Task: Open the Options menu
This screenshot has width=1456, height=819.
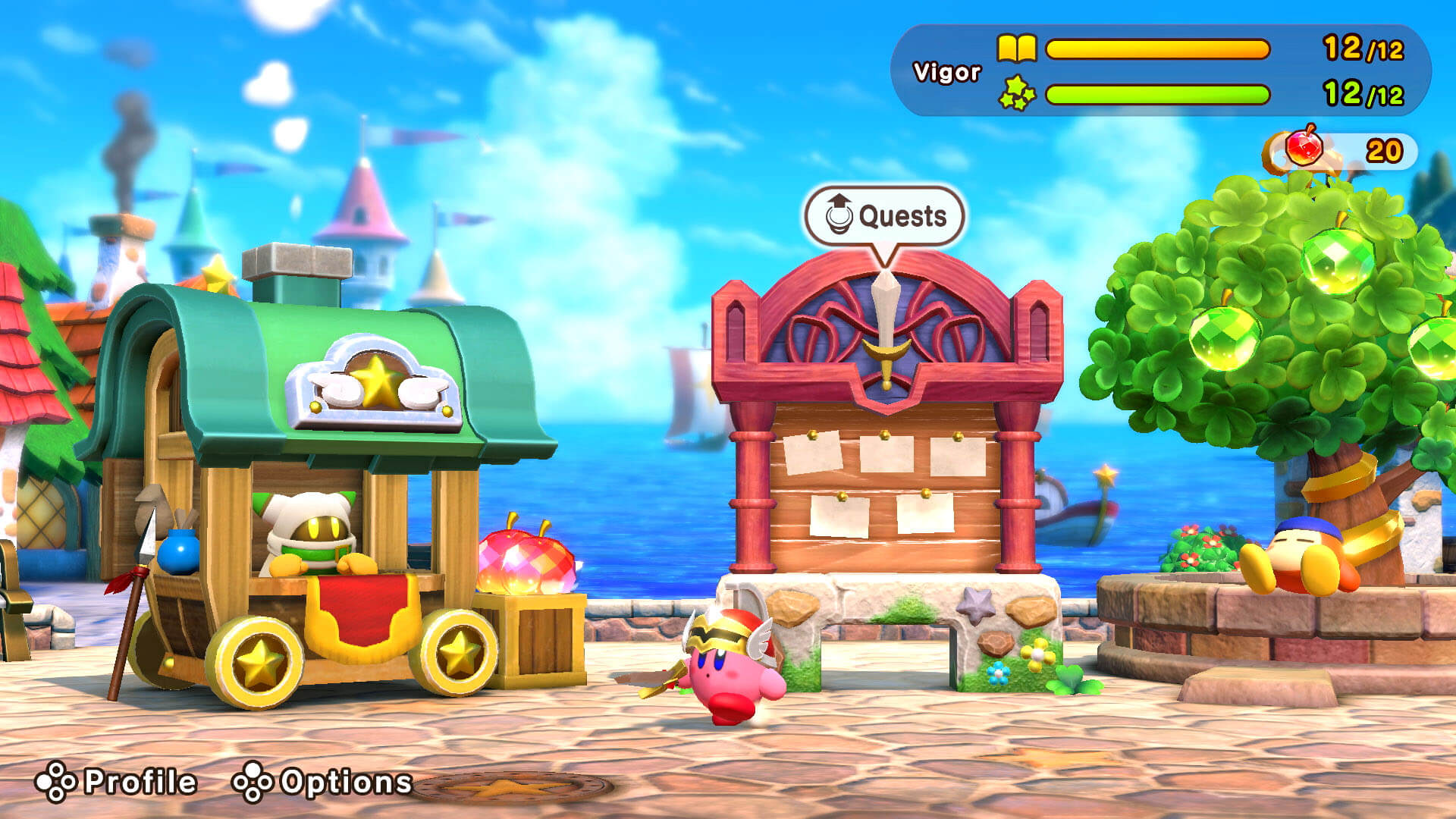Action: [x=323, y=782]
